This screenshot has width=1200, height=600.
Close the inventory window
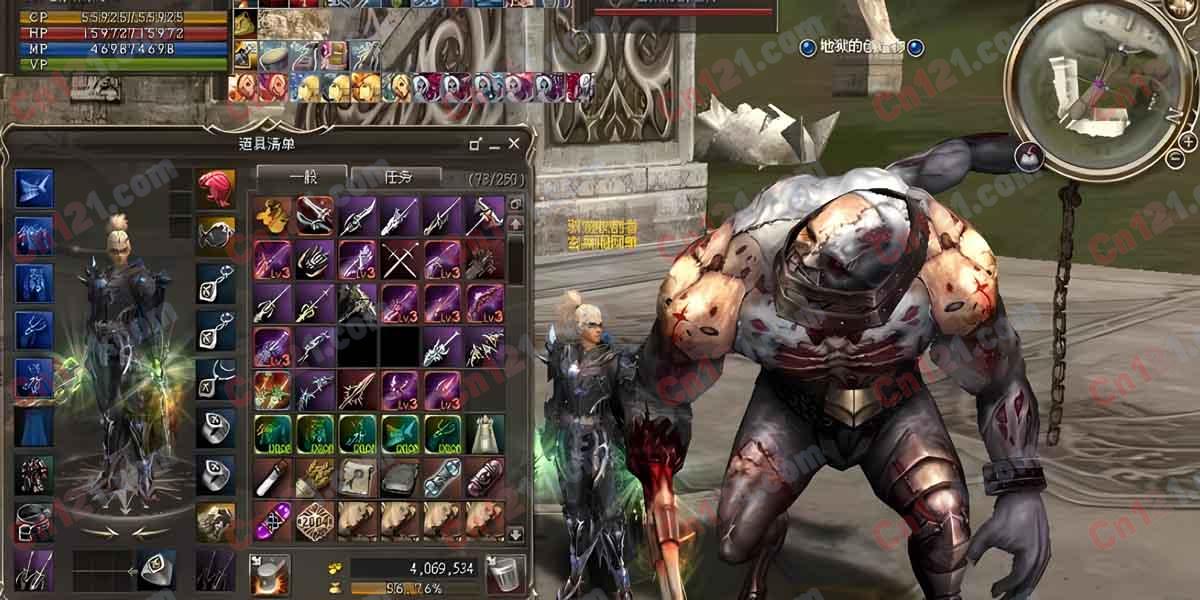point(514,144)
